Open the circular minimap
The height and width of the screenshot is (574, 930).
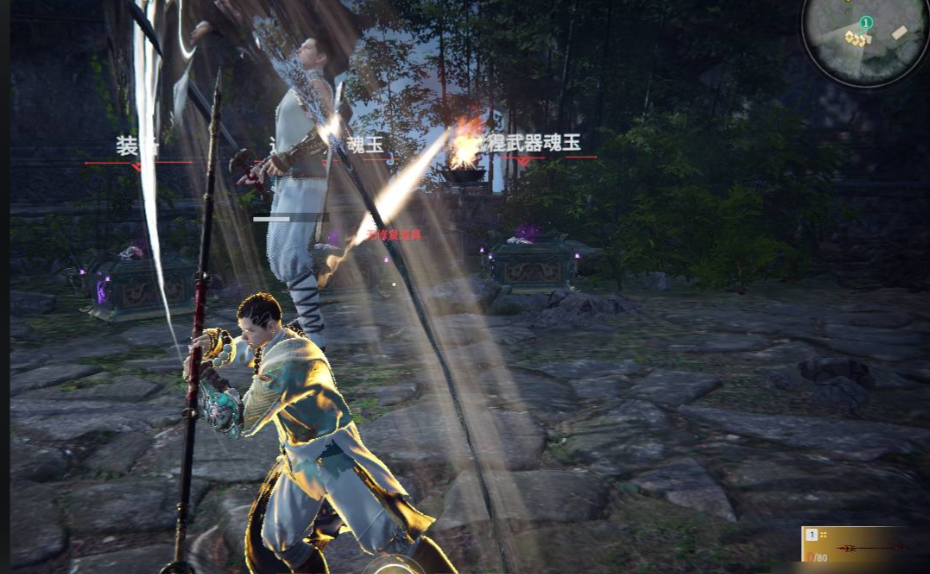pos(865,41)
